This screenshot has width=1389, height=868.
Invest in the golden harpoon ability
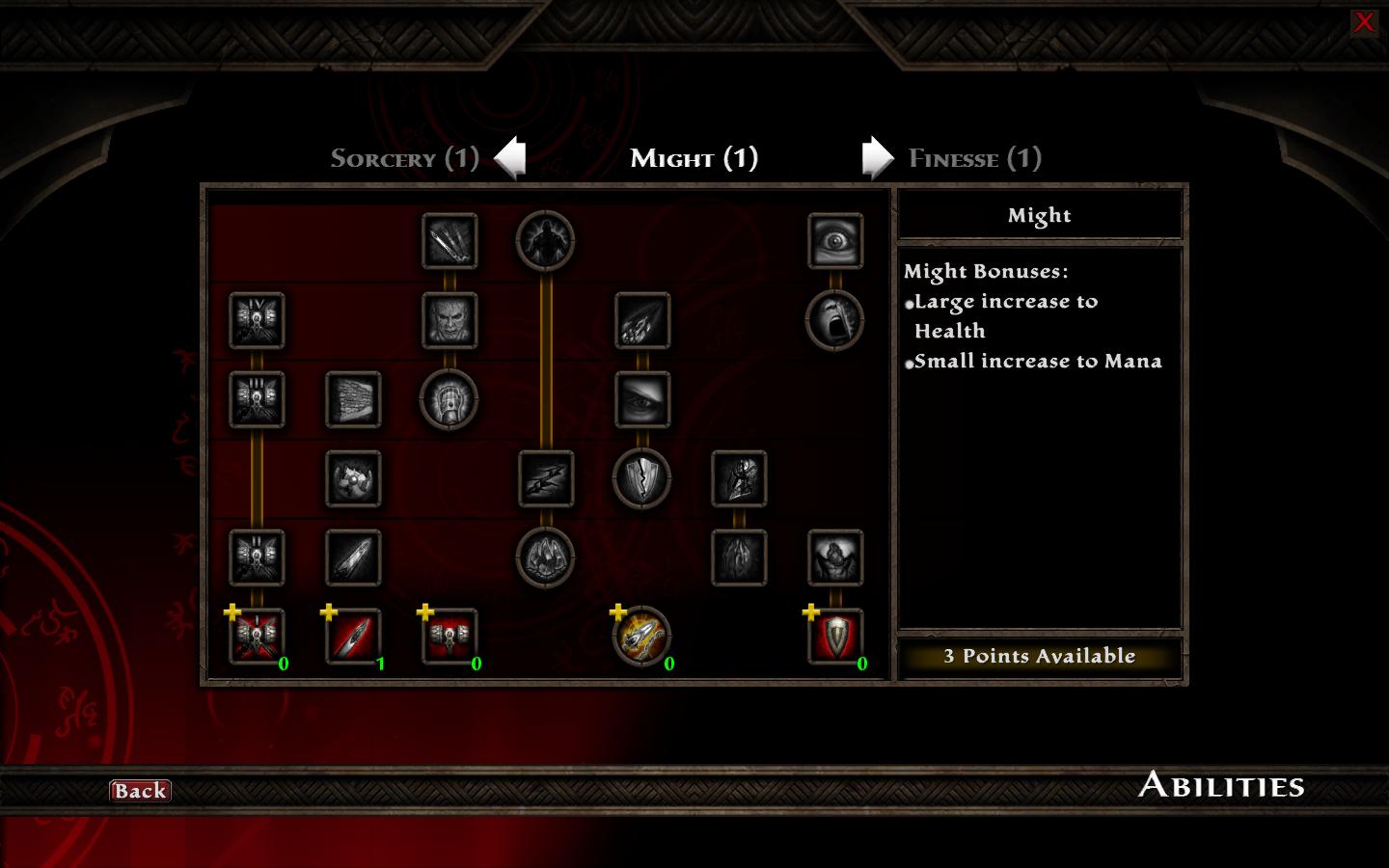pos(642,637)
